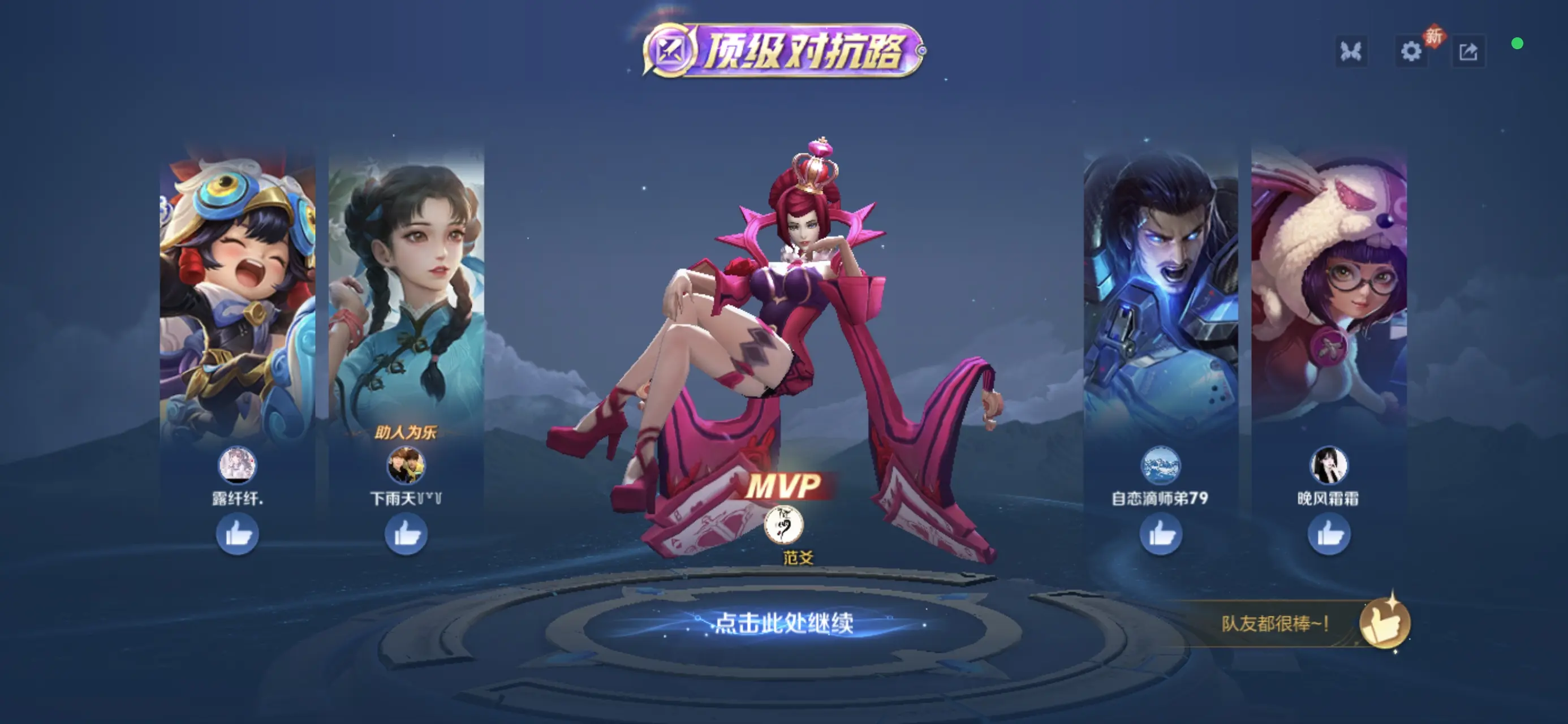Give a thumbs up to 露纤纤.
Screen dimensions: 1568x724
point(237,534)
